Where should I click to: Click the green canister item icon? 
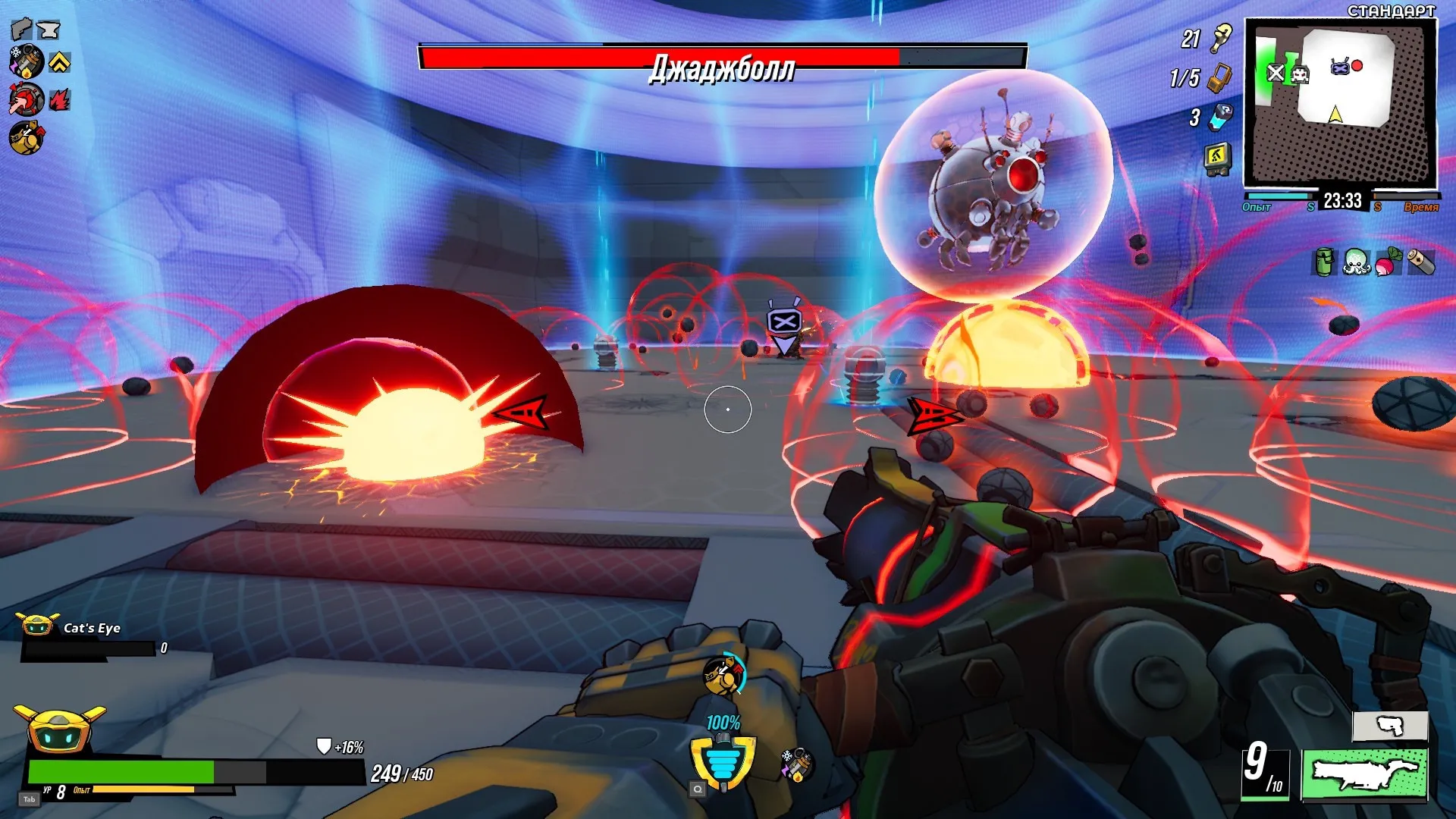(1323, 262)
